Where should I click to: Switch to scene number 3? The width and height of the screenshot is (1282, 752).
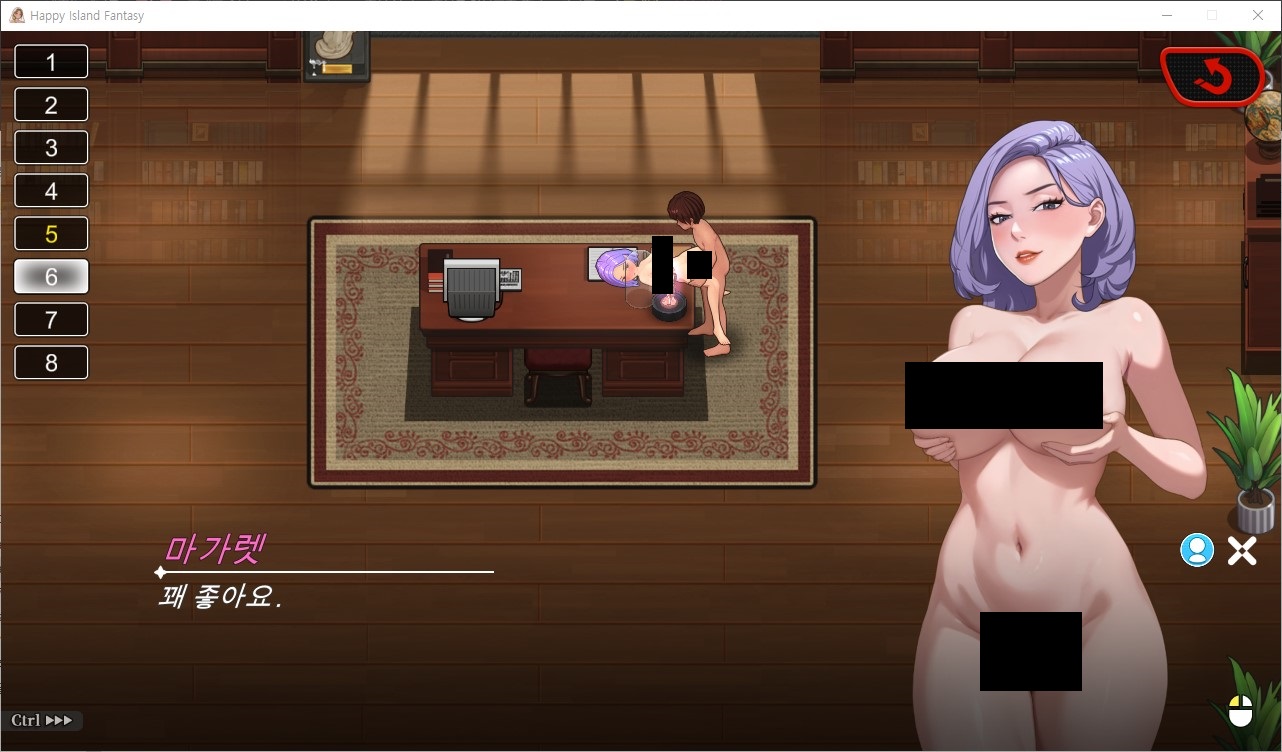[51, 148]
